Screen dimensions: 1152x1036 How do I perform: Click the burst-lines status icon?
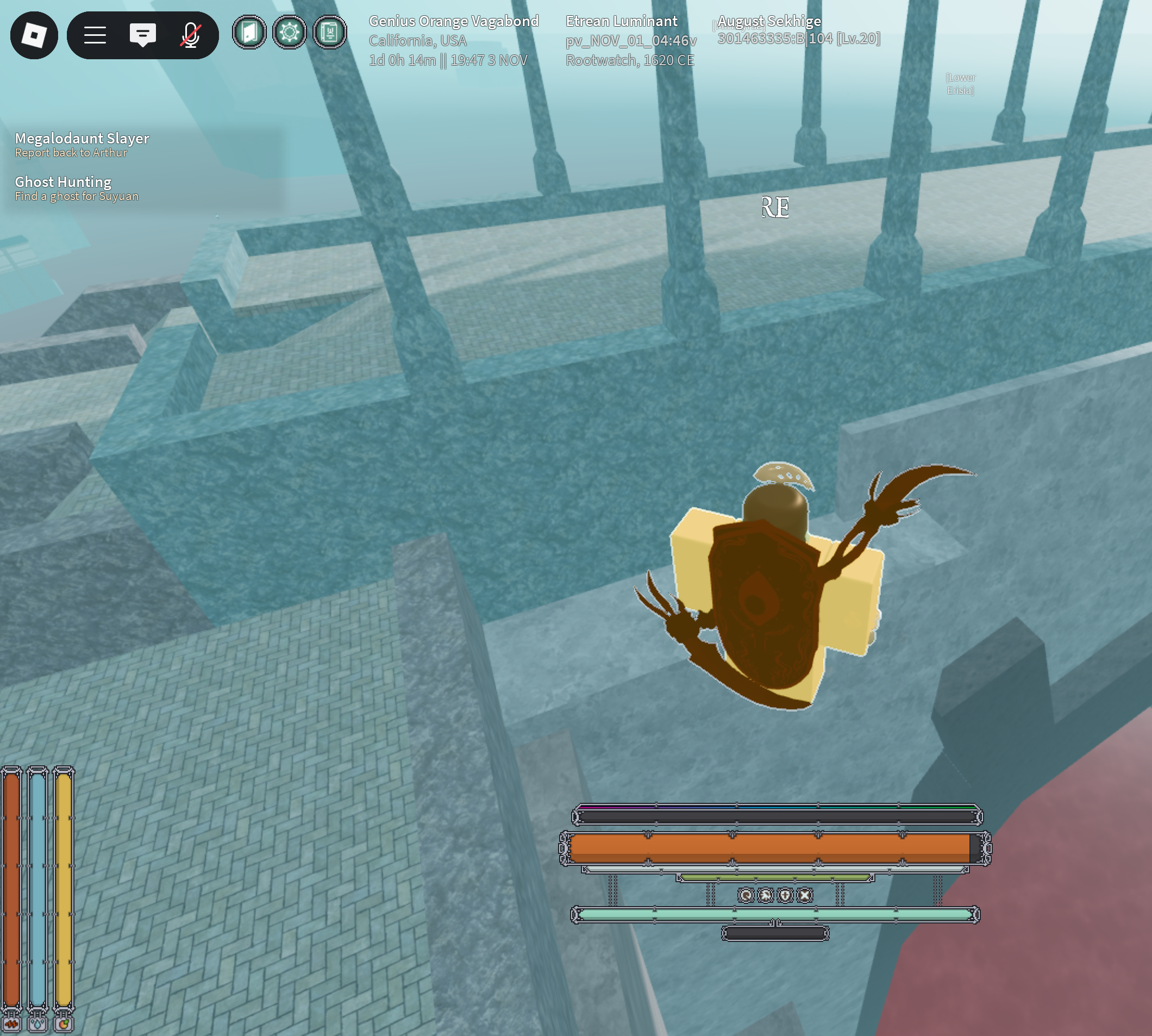(x=766, y=895)
